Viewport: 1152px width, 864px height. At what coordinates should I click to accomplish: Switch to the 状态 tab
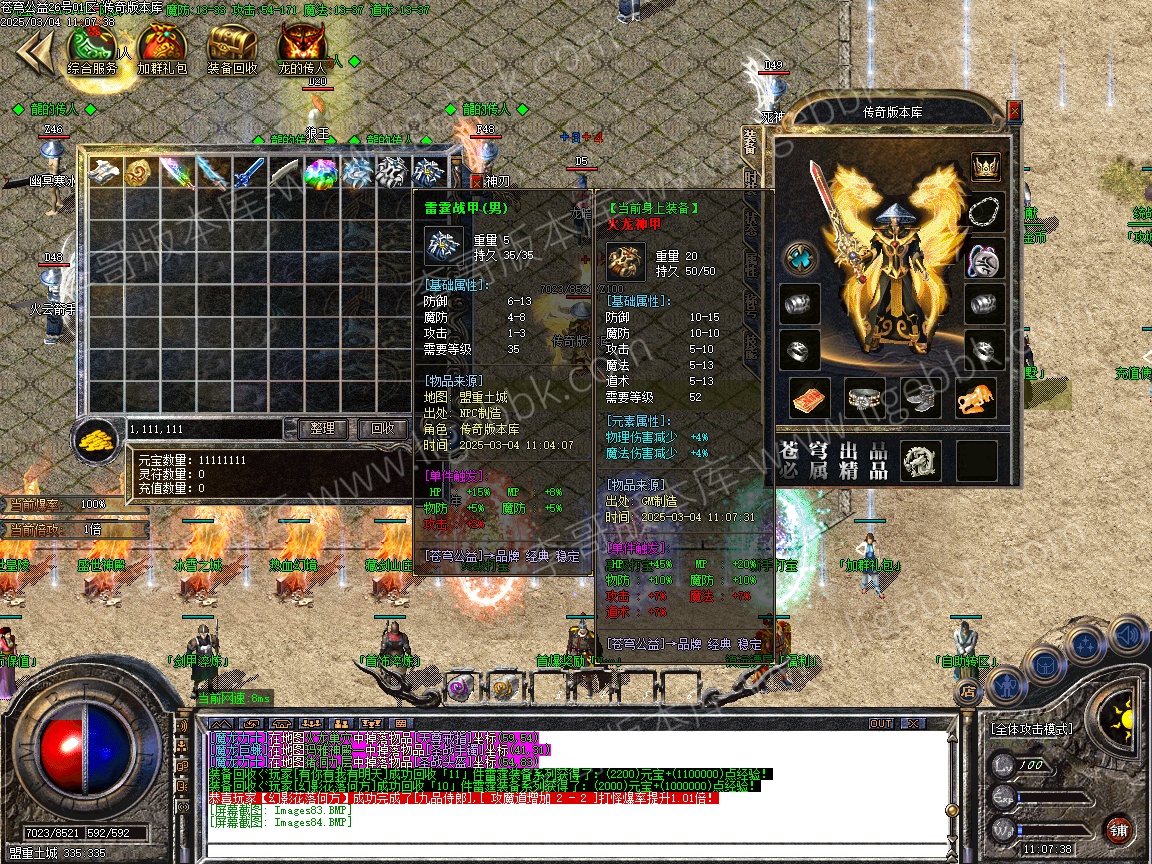(750, 222)
